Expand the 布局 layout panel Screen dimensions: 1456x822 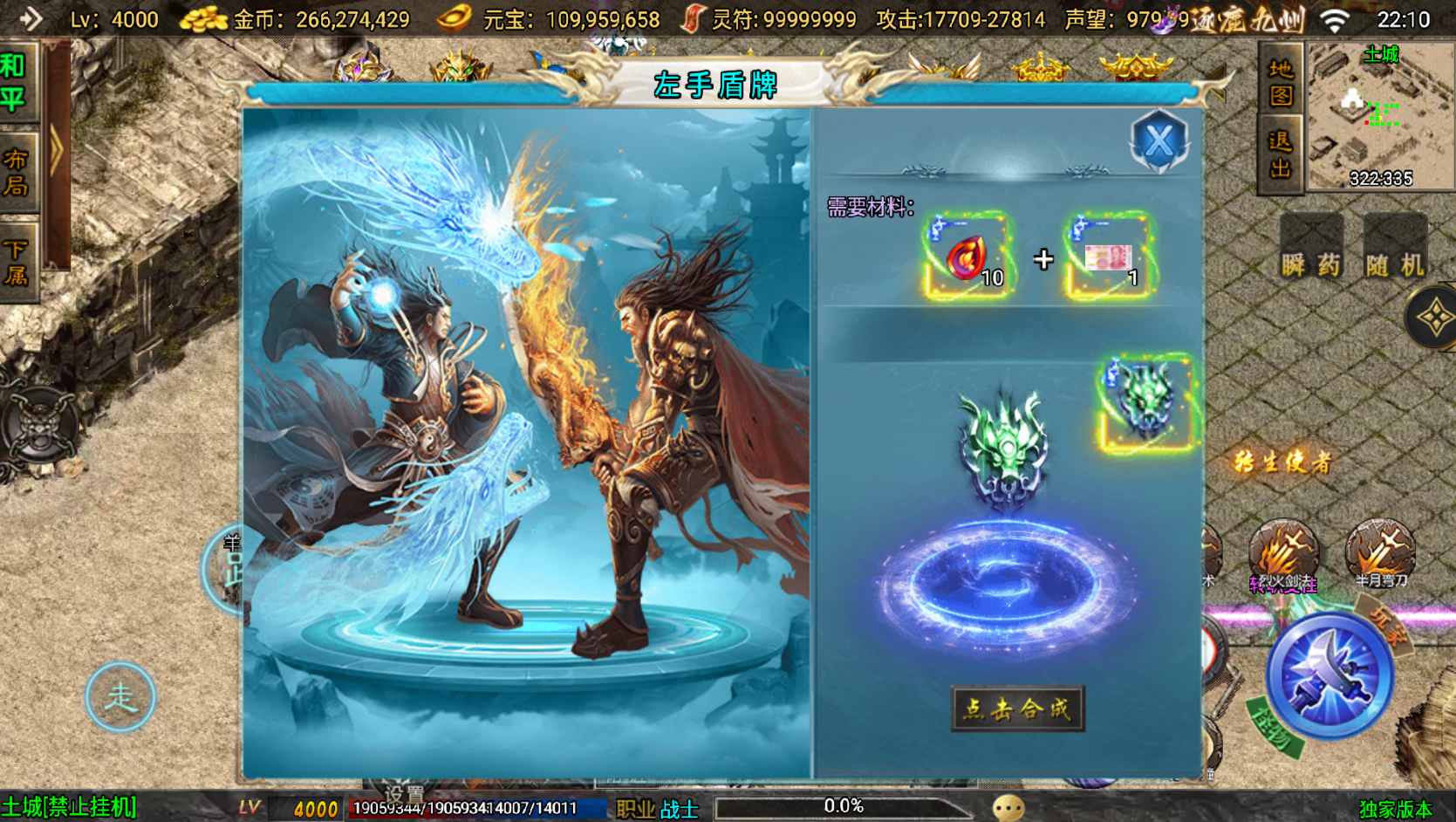(x=16, y=171)
